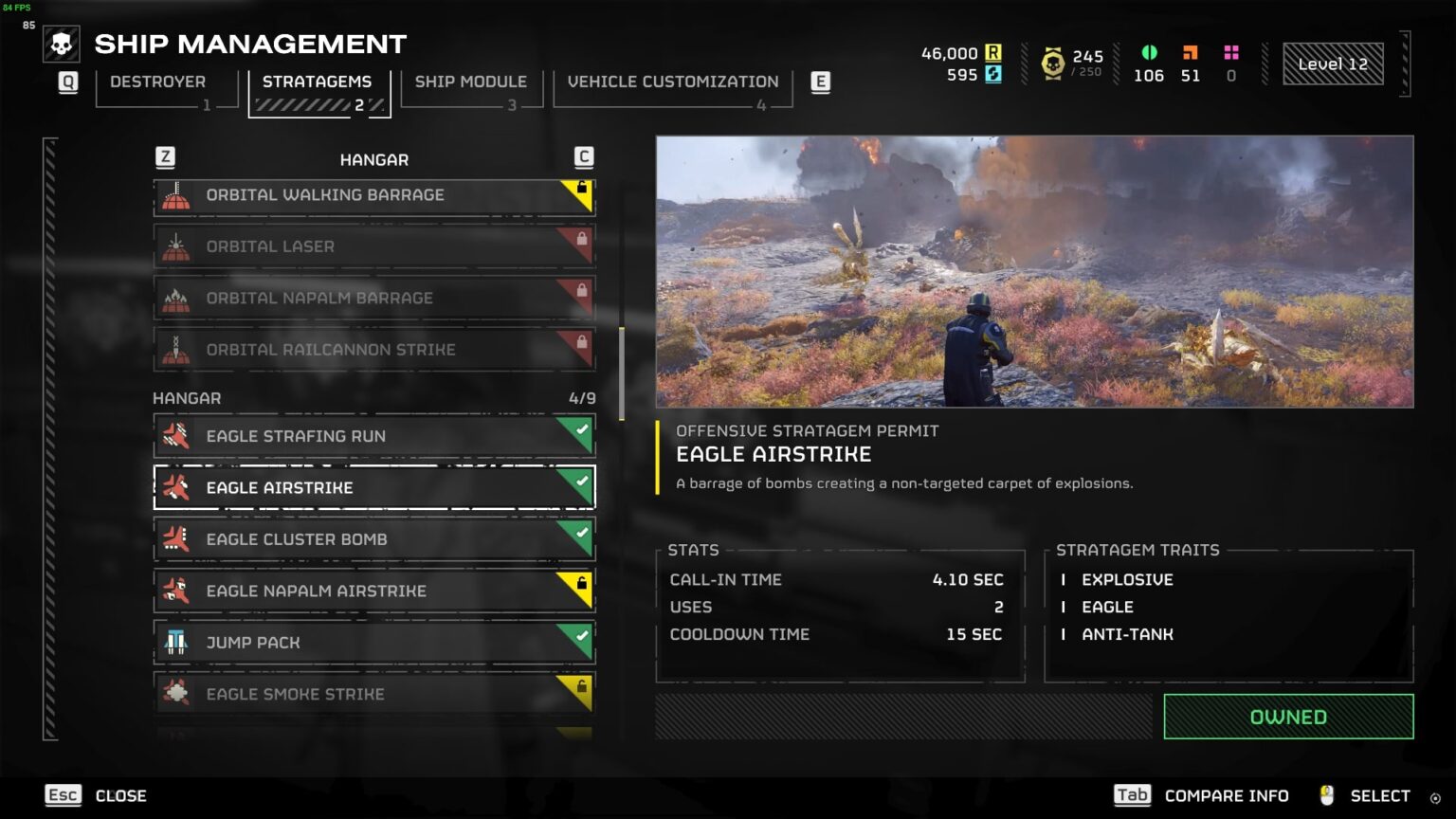Select Orbital Napalm Barrage in the list

click(373, 299)
